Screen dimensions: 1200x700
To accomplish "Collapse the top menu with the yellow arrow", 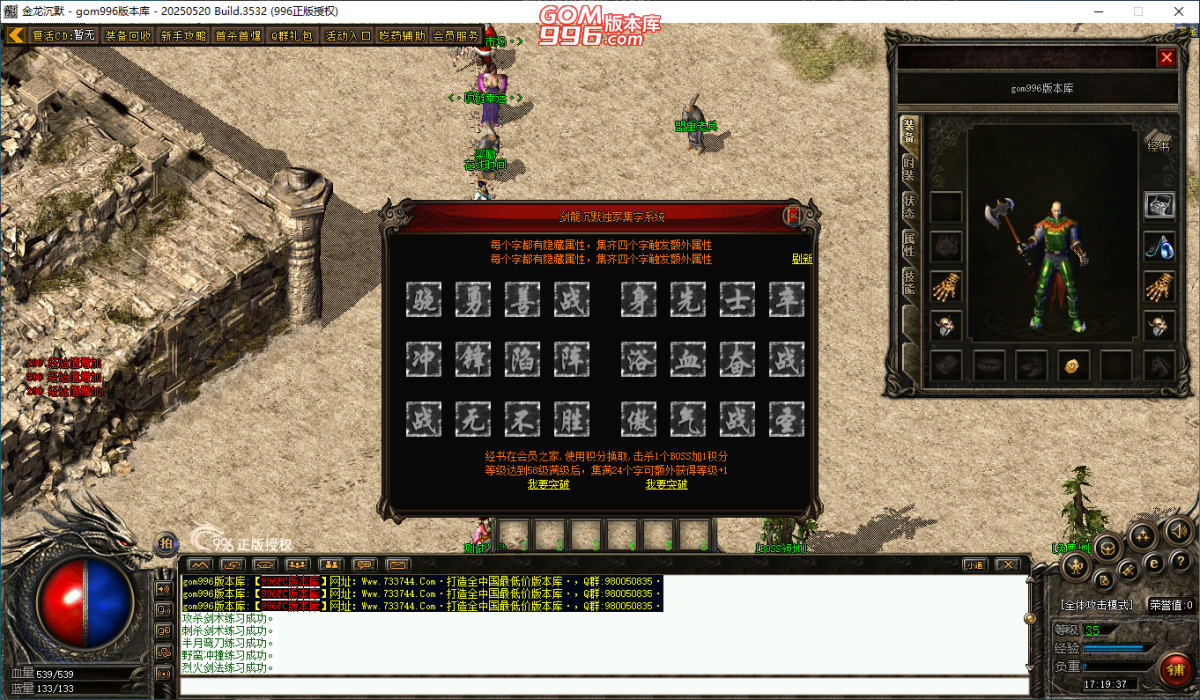I will pyautogui.click(x=16, y=36).
